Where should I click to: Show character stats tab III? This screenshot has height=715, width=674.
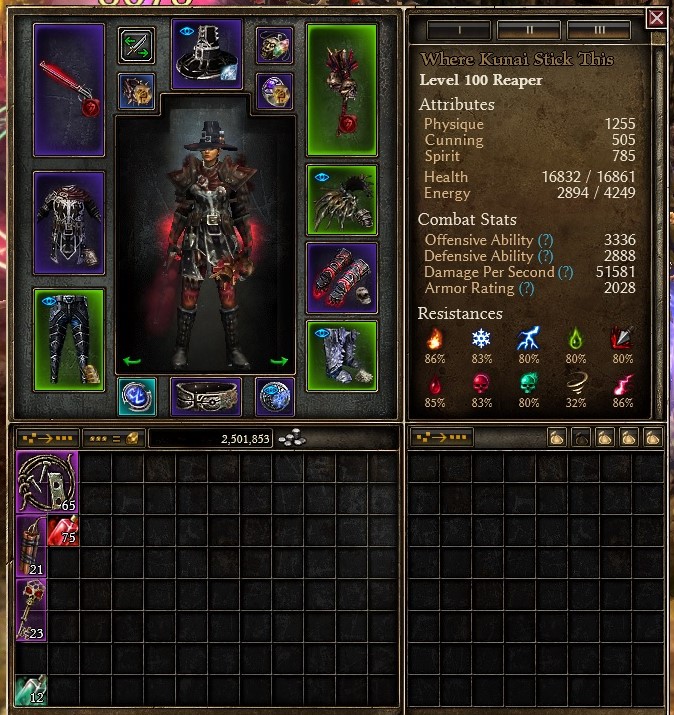[x=598, y=29]
